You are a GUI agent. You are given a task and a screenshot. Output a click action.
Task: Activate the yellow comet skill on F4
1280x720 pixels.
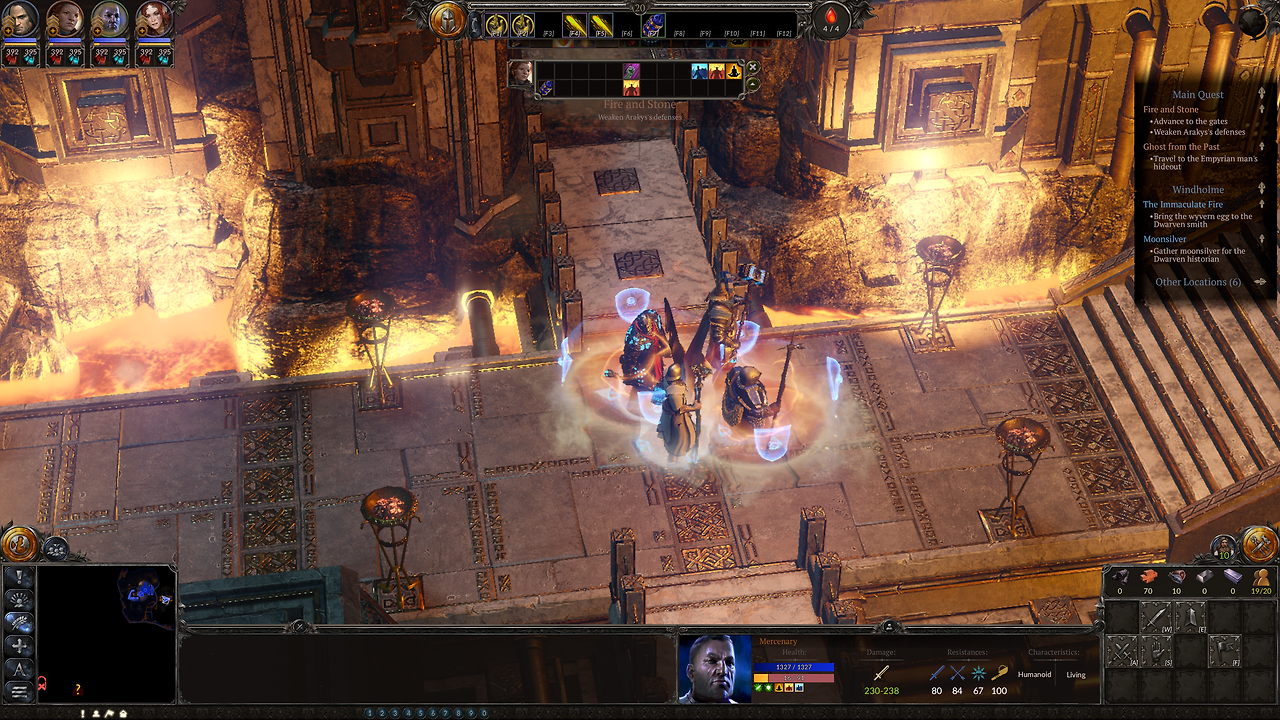pos(573,25)
